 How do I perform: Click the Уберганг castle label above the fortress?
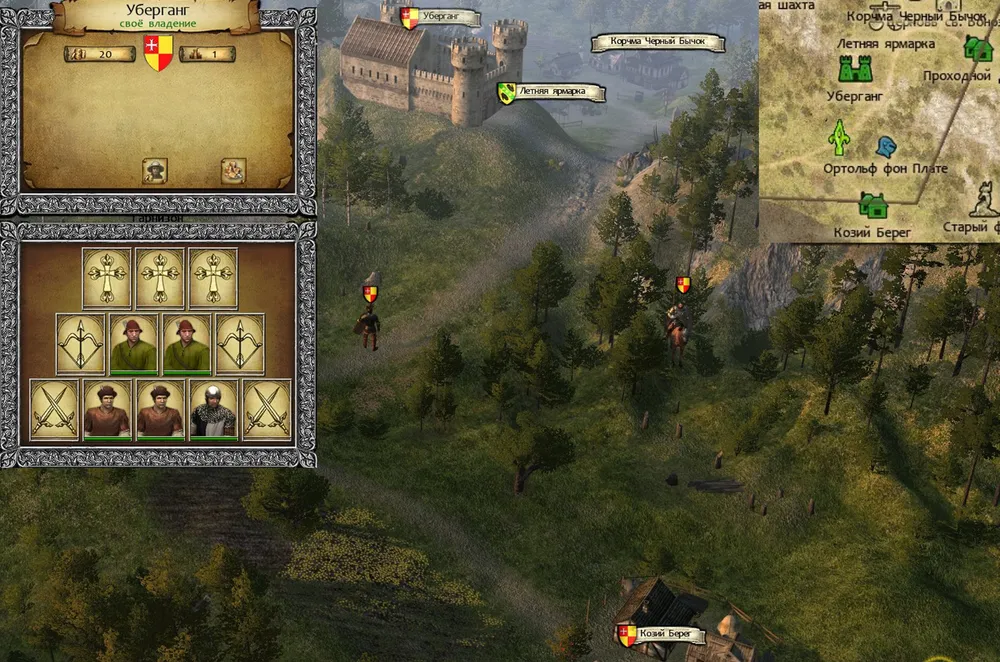coord(439,18)
